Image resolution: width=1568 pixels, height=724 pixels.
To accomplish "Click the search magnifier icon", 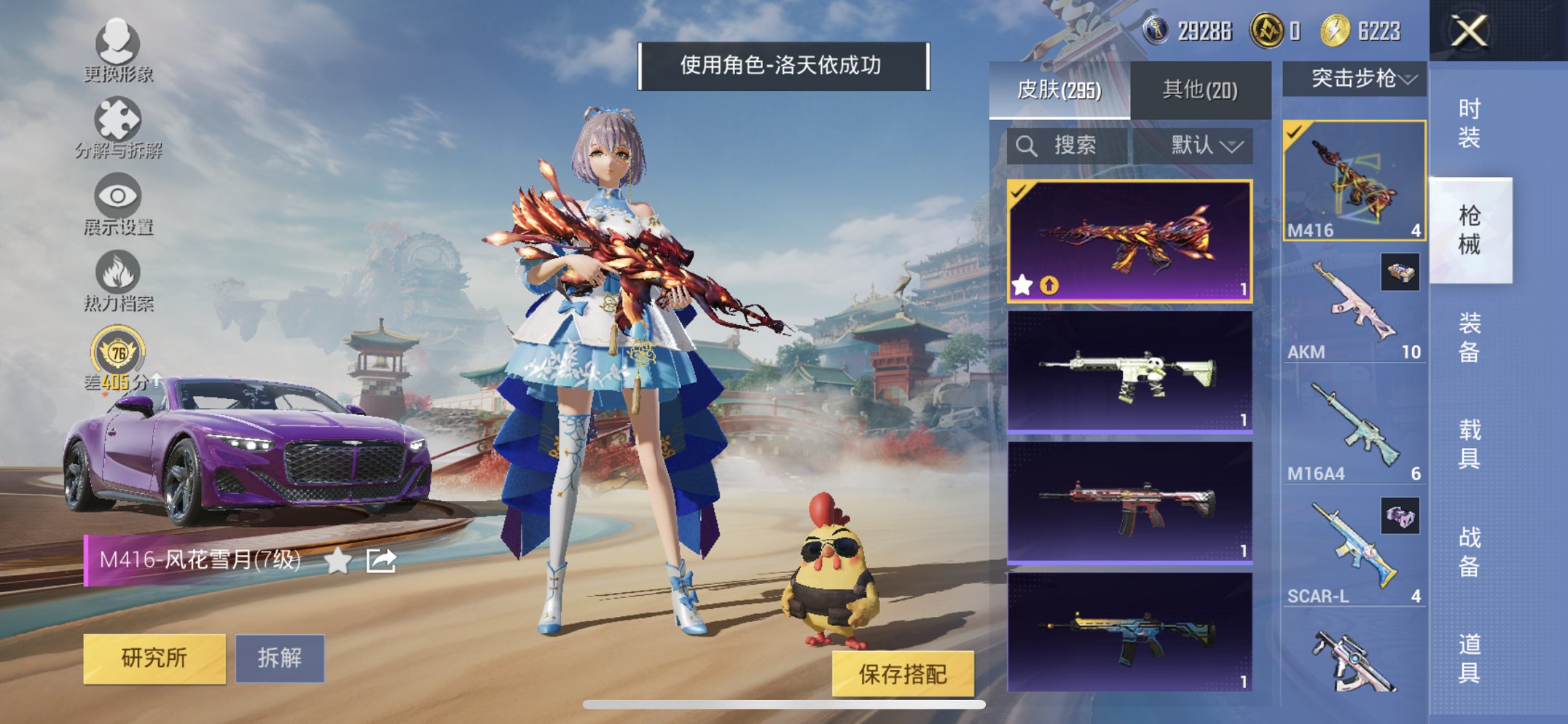I will click(1027, 144).
